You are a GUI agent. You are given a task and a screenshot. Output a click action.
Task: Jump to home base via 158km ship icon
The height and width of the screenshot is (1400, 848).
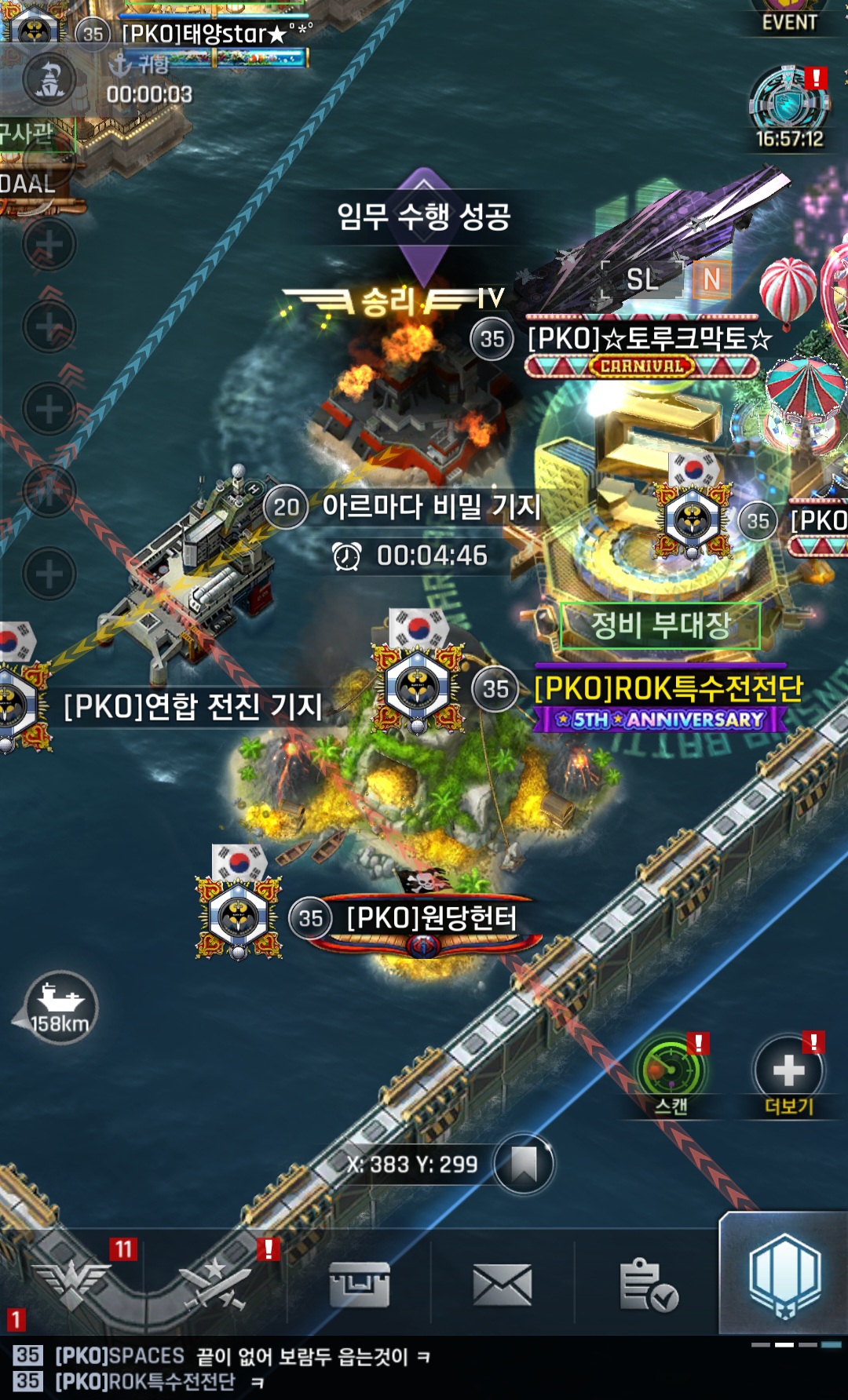(60, 1007)
